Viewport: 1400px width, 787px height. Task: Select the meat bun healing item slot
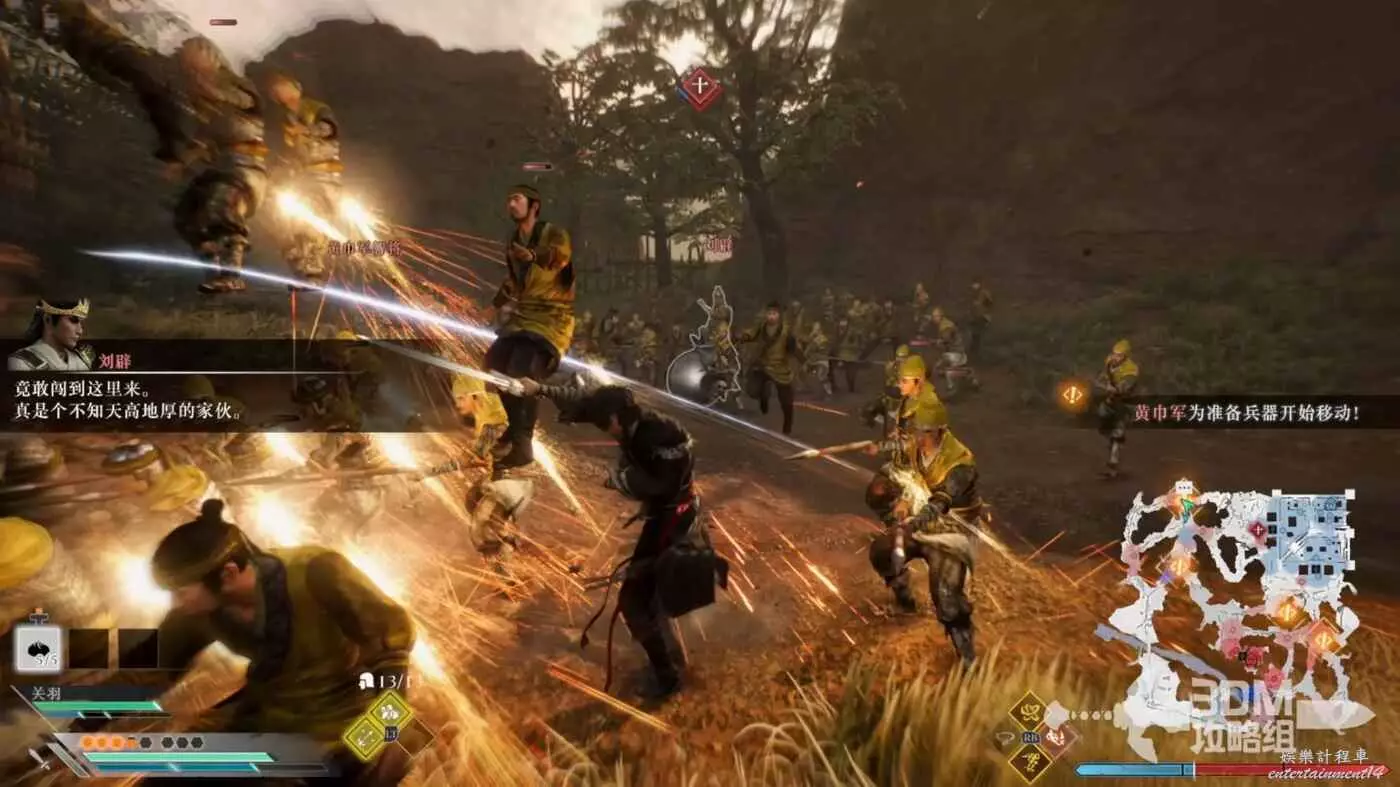click(38, 649)
